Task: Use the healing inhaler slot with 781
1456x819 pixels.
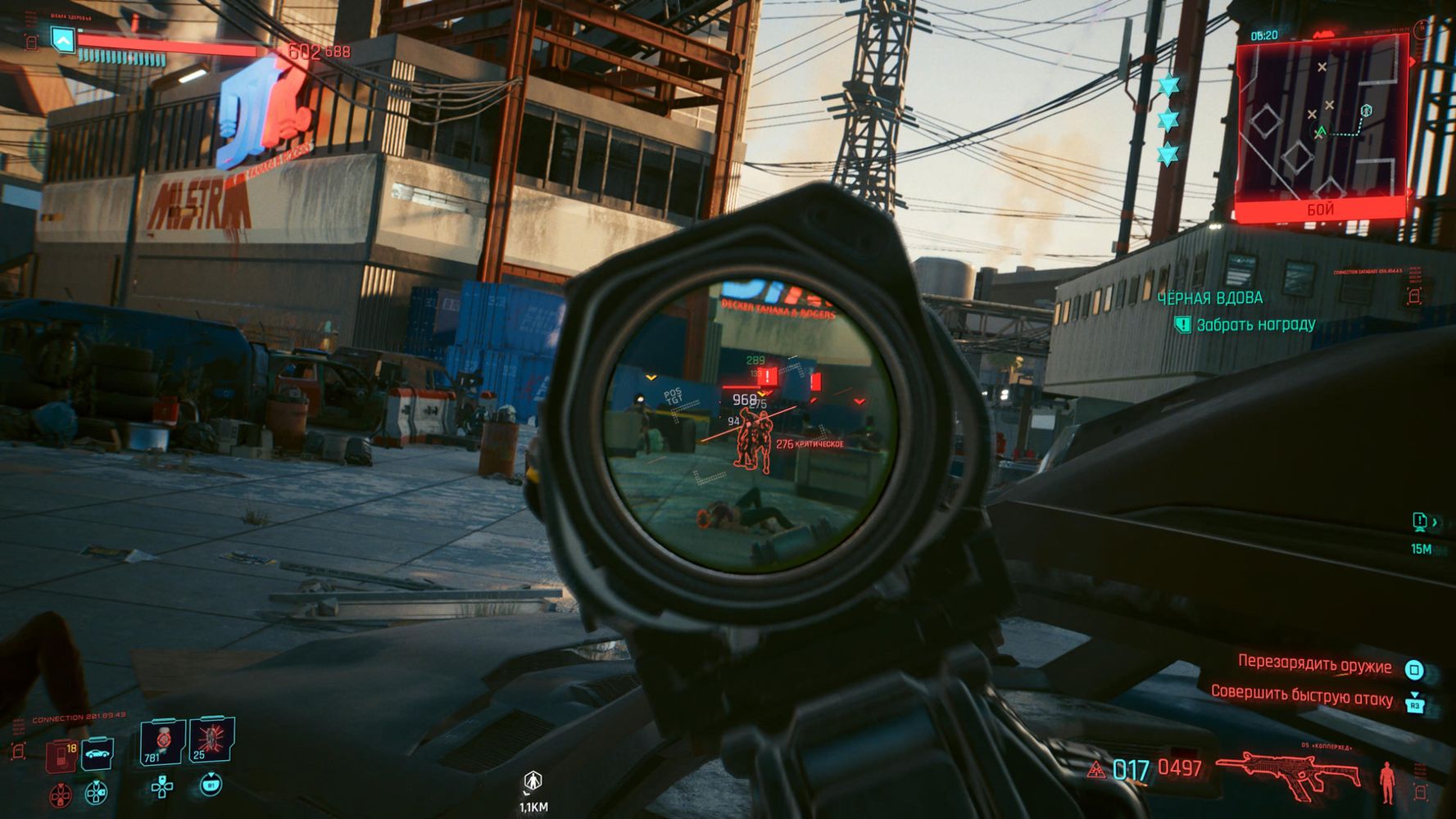Action: (161, 742)
